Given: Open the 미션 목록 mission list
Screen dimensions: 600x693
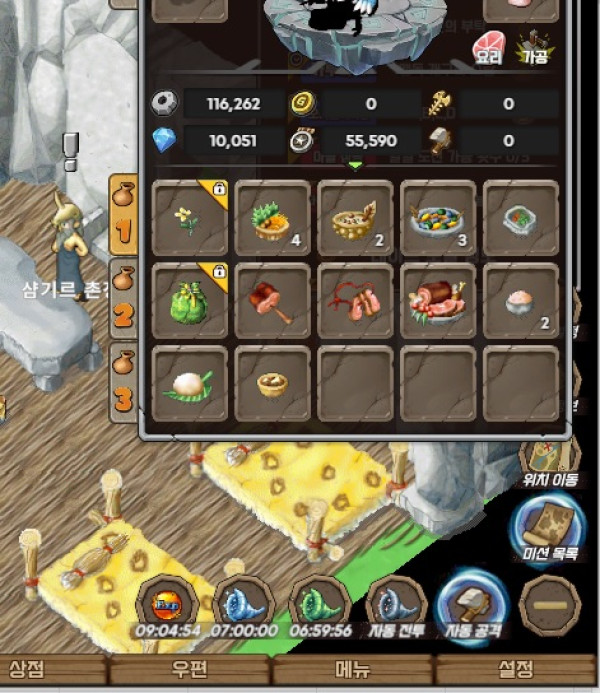Looking at the screenshot, I should coord(547,531).
